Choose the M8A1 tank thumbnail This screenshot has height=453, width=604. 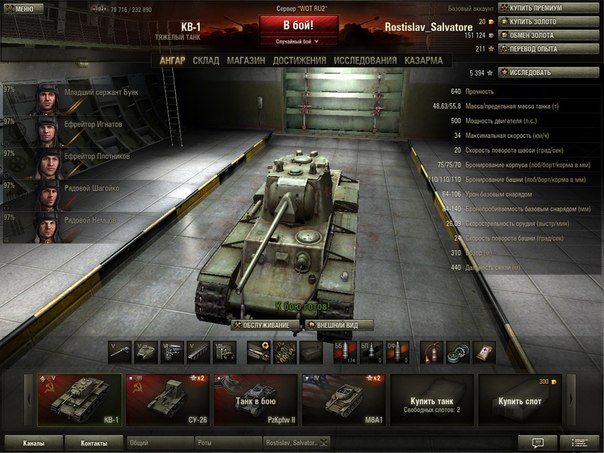tap(343, 399)
